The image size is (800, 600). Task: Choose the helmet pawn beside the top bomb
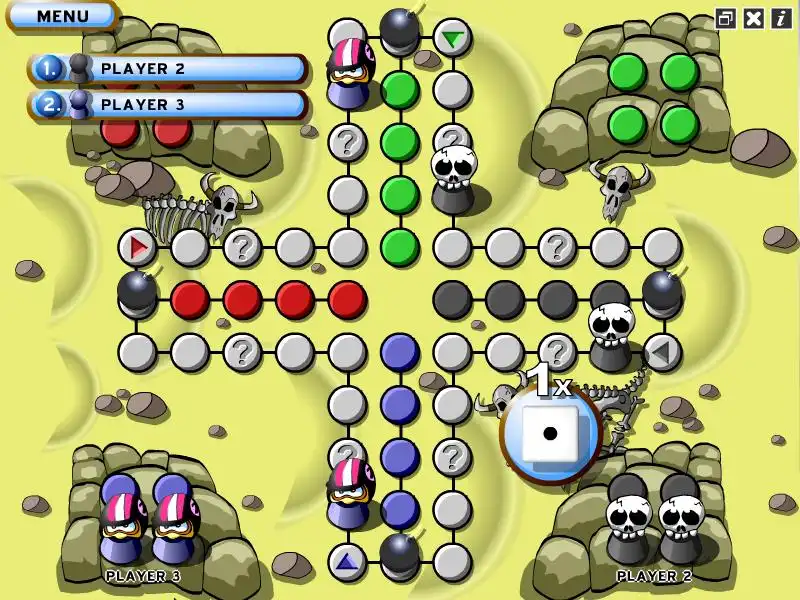click(x=350, y=72)
